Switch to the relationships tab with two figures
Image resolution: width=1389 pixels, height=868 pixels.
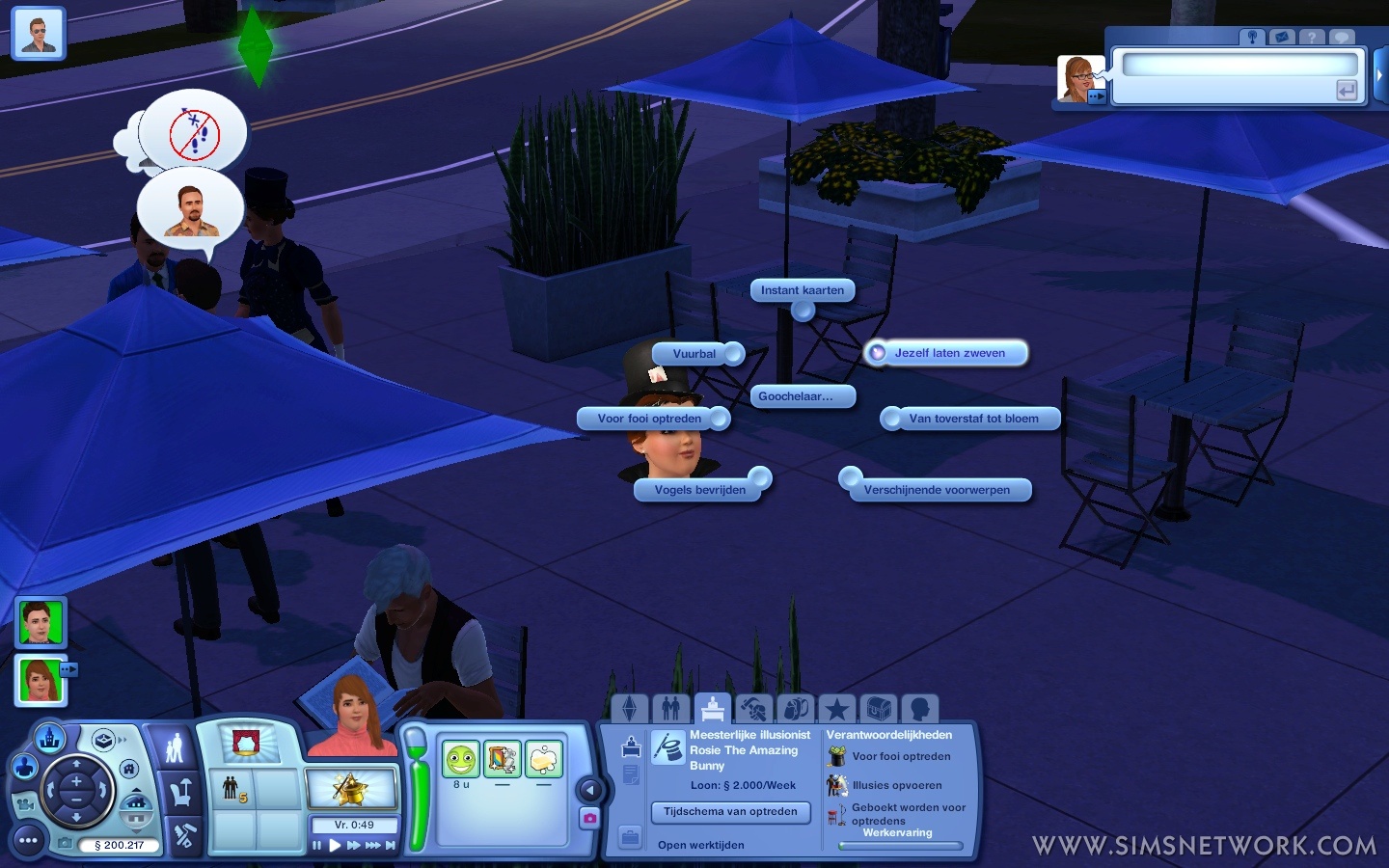[671, 710]
